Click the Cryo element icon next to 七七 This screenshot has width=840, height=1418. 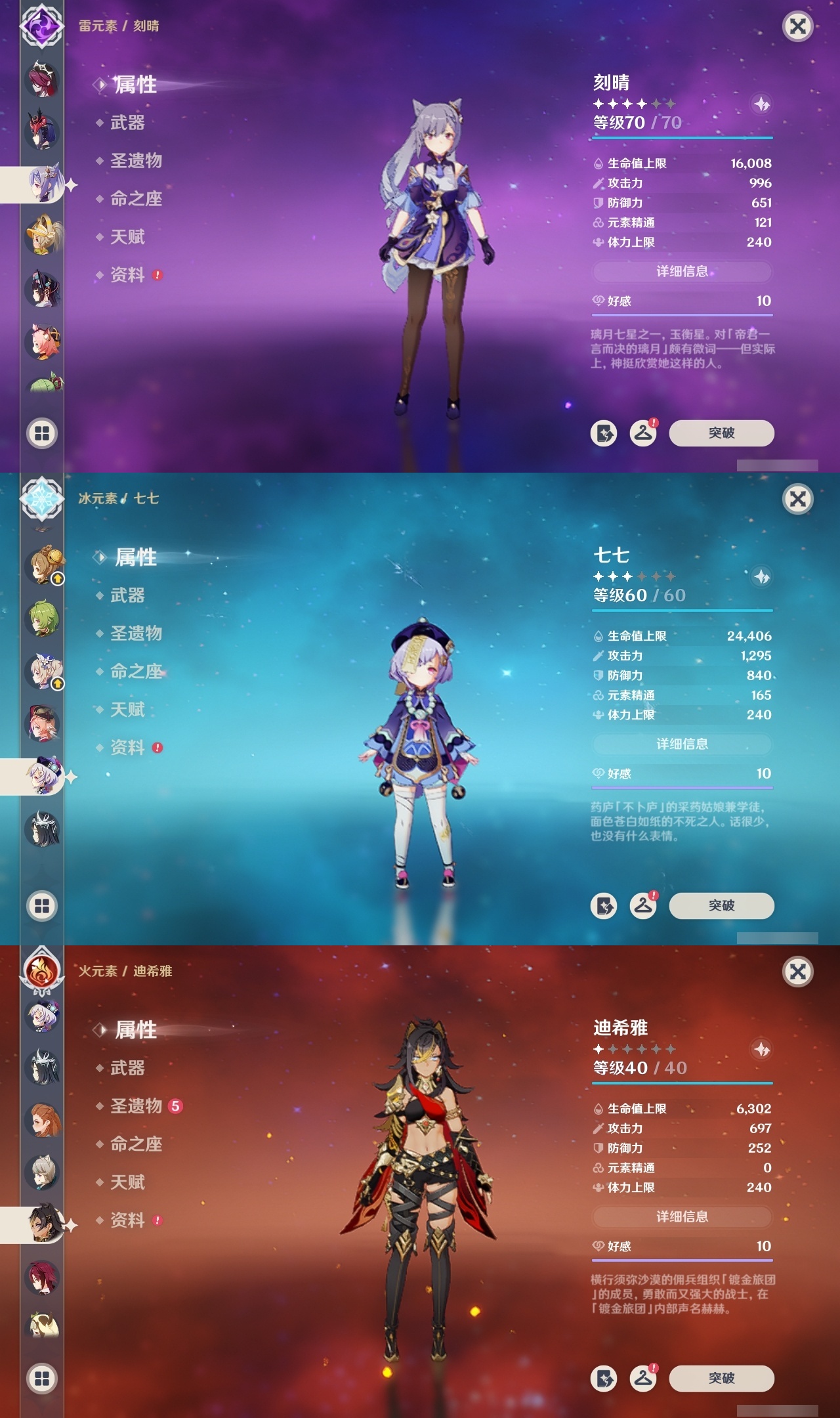41,501
